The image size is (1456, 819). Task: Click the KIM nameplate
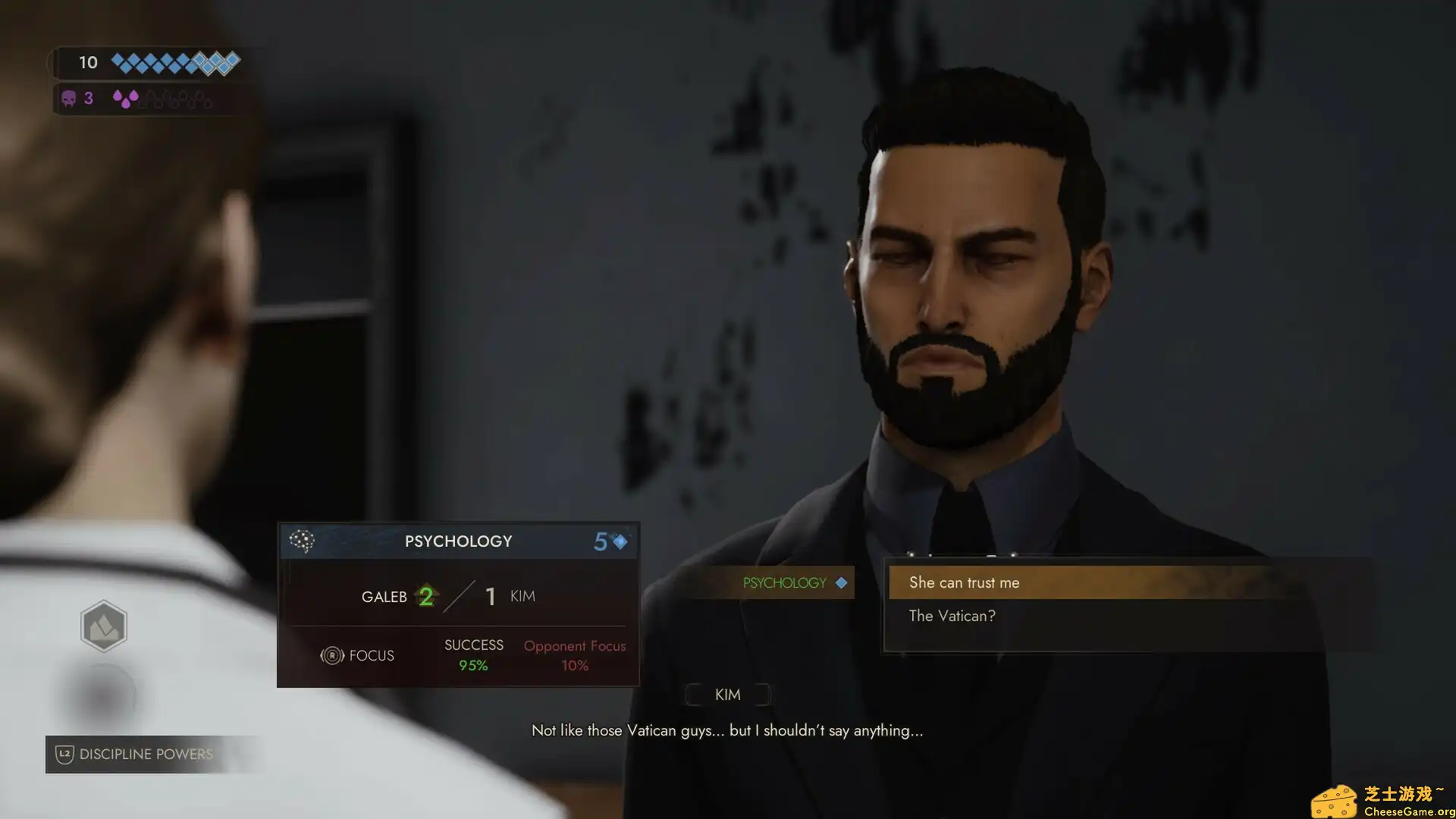(x=726, y=694)
